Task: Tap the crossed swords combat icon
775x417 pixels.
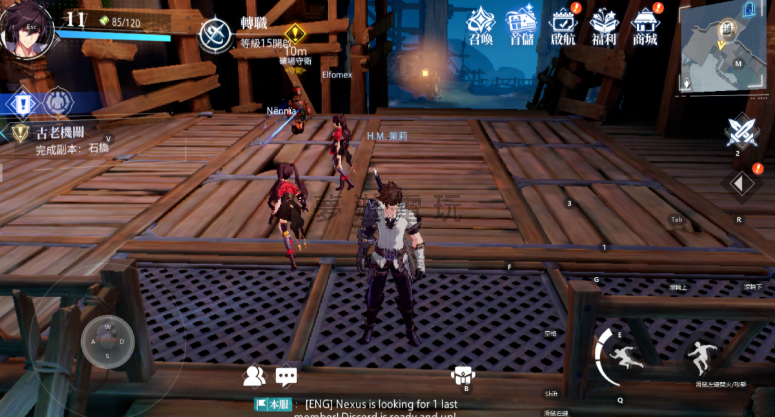Action: [x=741, y=131]
